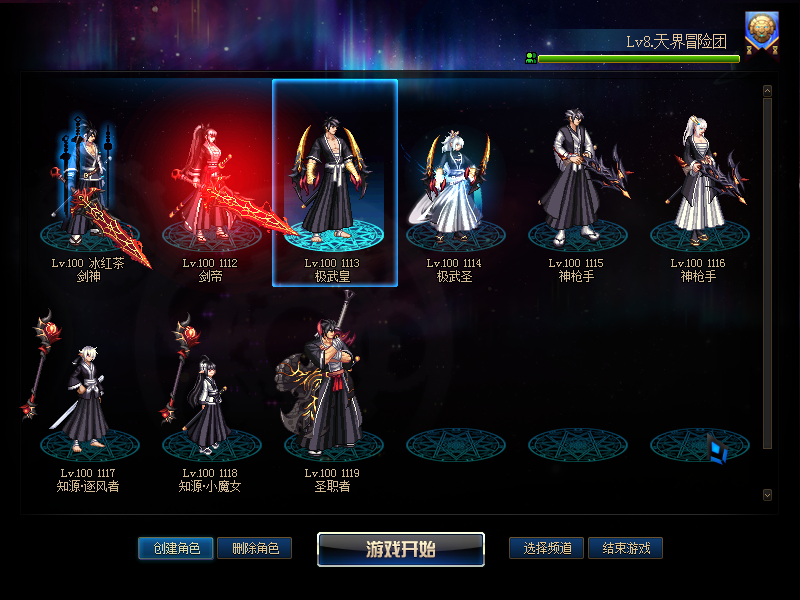Click the scrollbar's down arrow
Image resolution: width=800 pixels, height=600 pixels.
click(767, 494)
